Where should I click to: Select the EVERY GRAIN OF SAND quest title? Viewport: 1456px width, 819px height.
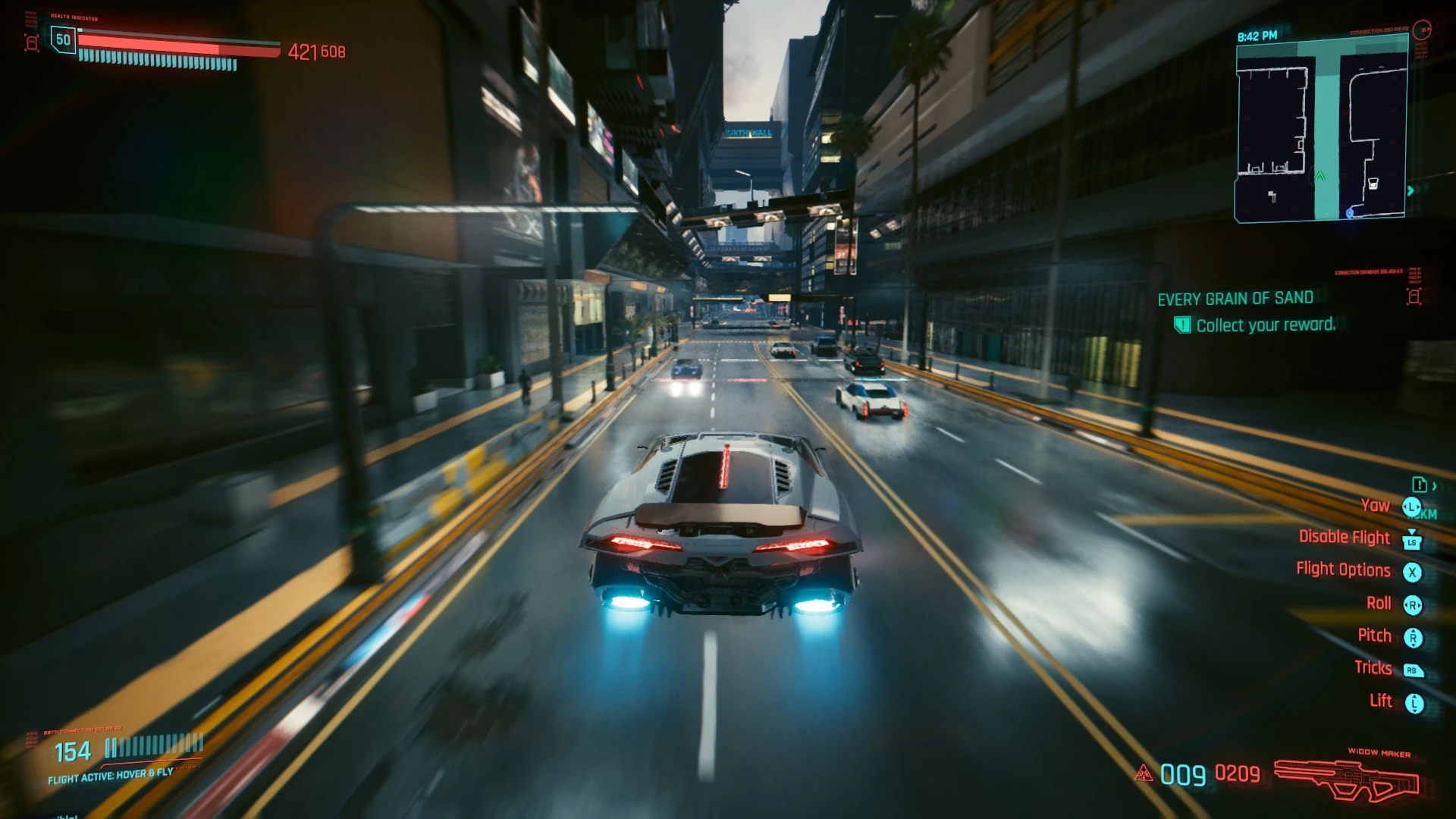[1234, 298]
